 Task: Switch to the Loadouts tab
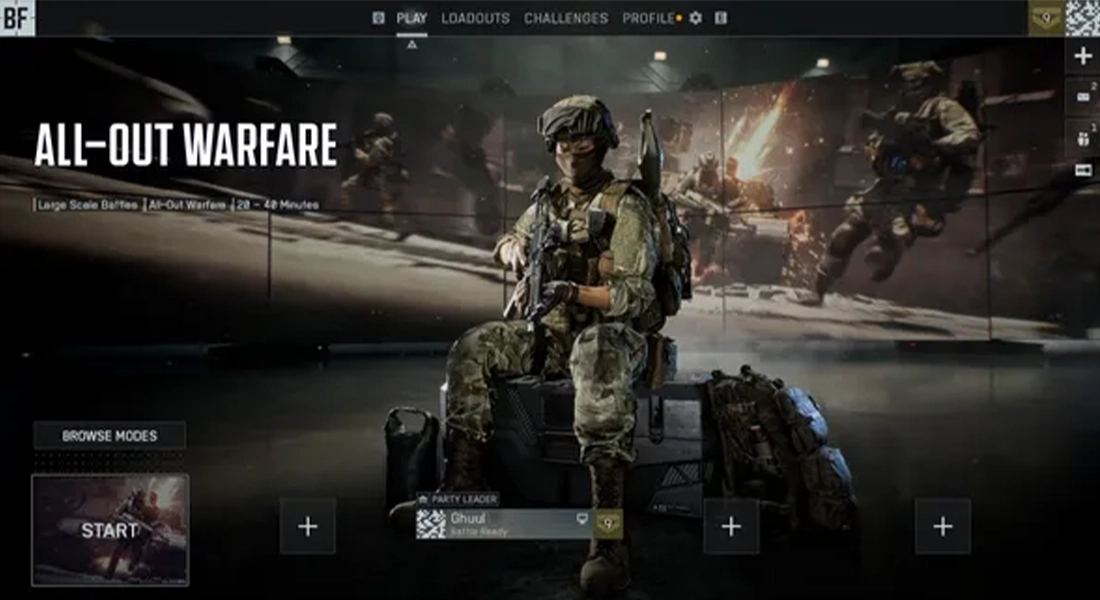(x=475, y=18)
